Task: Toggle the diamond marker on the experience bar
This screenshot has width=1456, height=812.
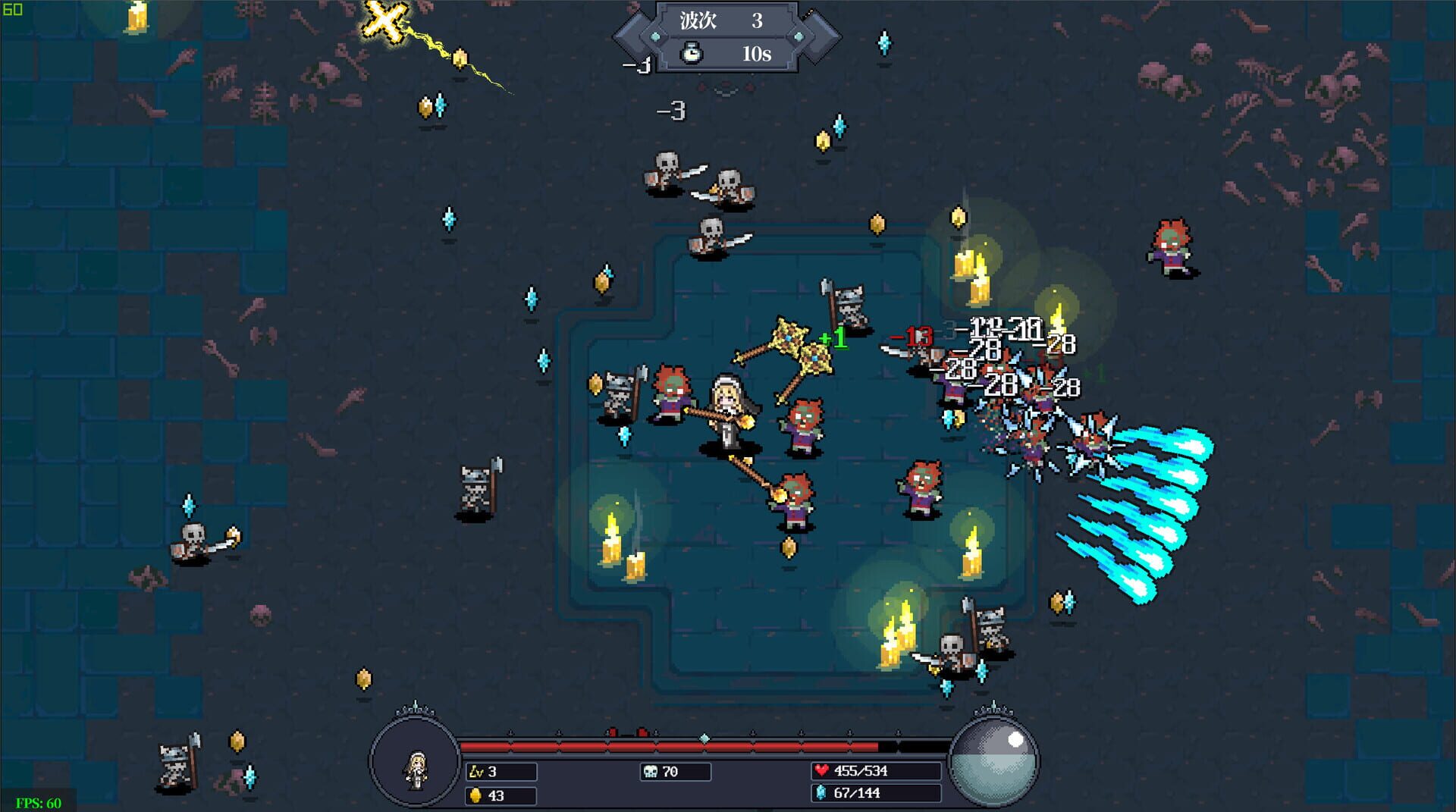Action: pyautogui.click(x=704, y=738)
